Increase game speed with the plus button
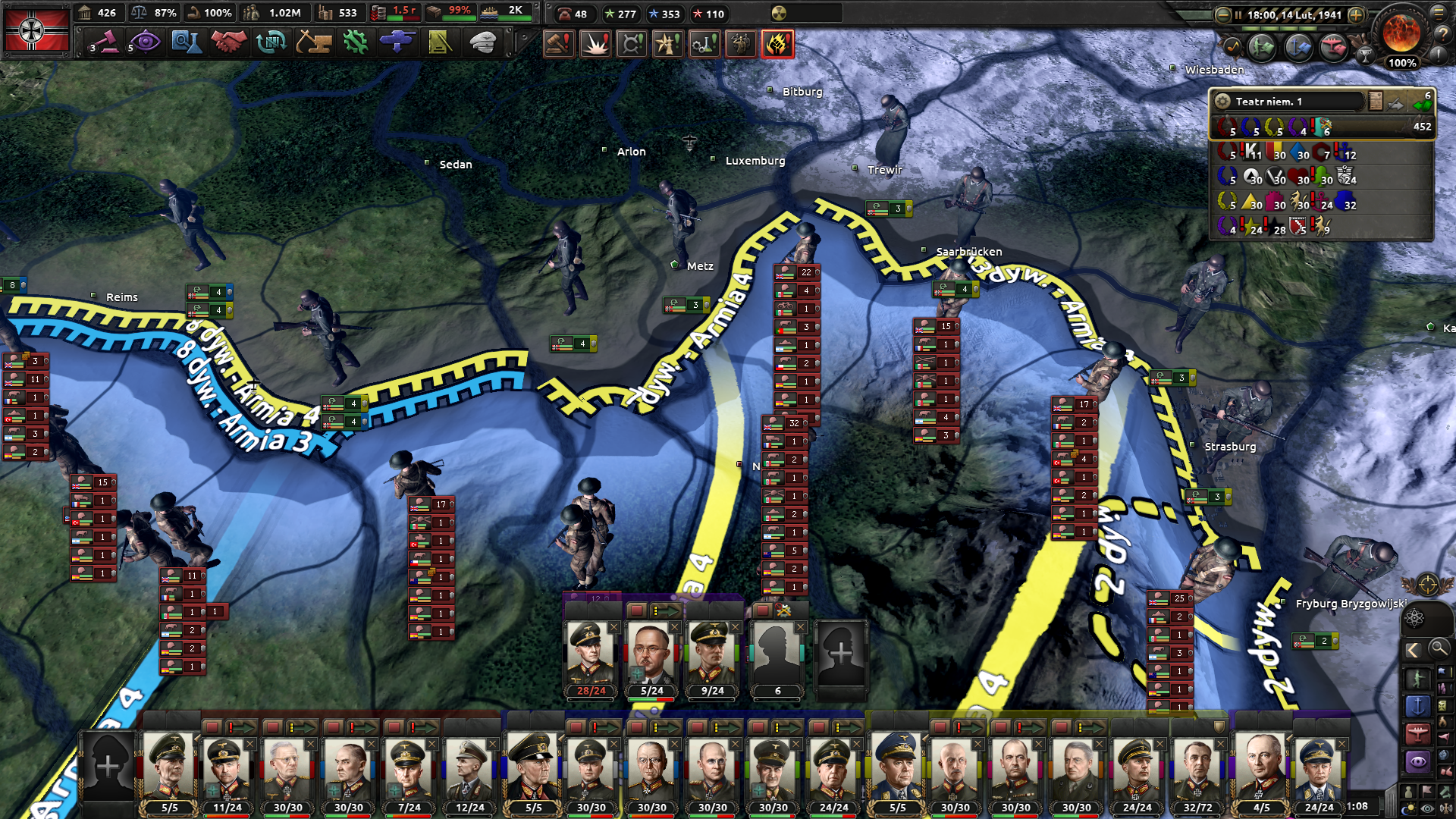1456x819 pixels. pyautogui.click(x=1356, y=14)
